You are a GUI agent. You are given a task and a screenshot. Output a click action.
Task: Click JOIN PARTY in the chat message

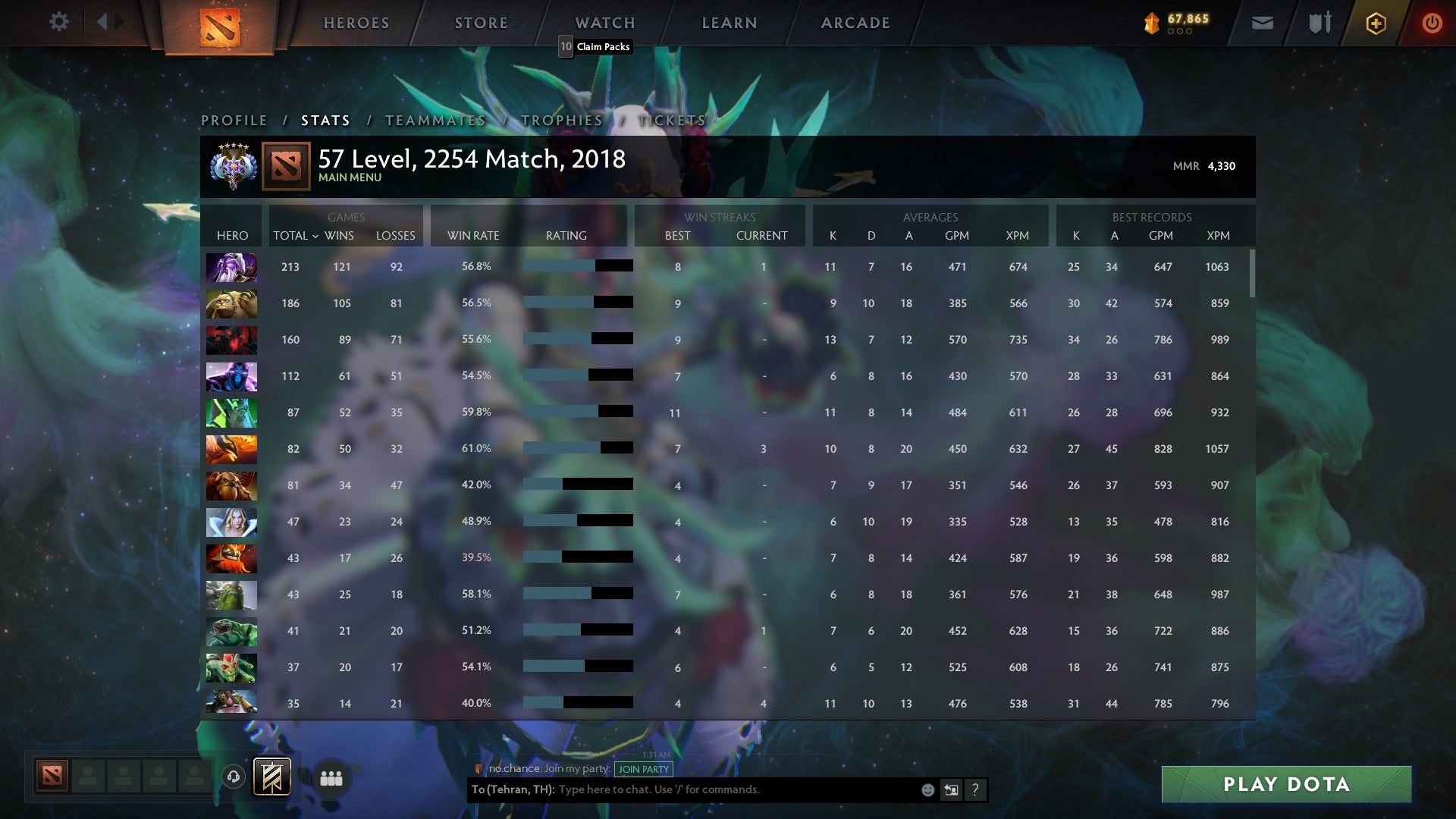pyautogui.click(x=643, y=769)
